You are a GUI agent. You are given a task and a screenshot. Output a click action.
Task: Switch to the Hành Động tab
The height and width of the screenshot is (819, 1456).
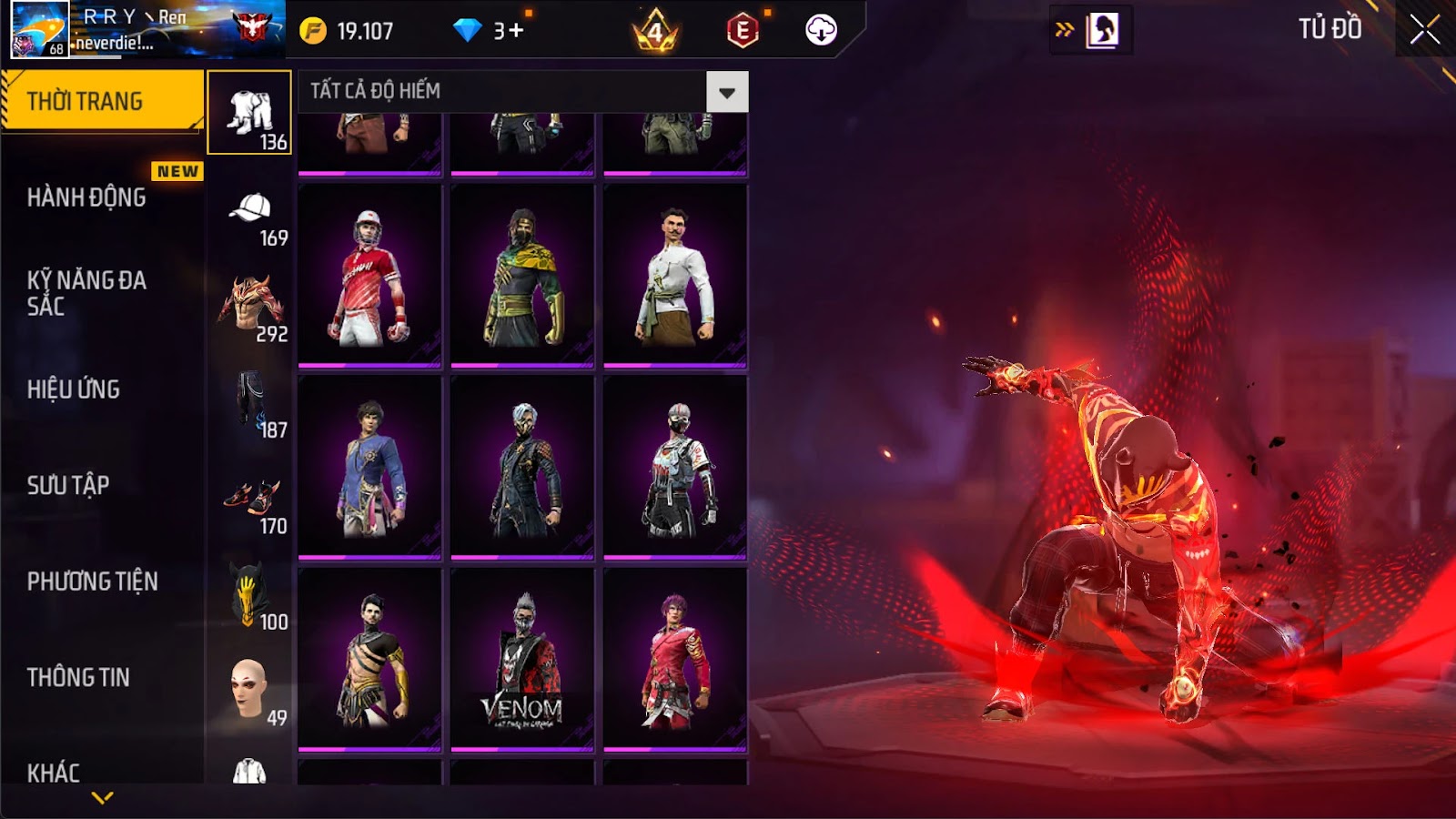pos(86,197)
